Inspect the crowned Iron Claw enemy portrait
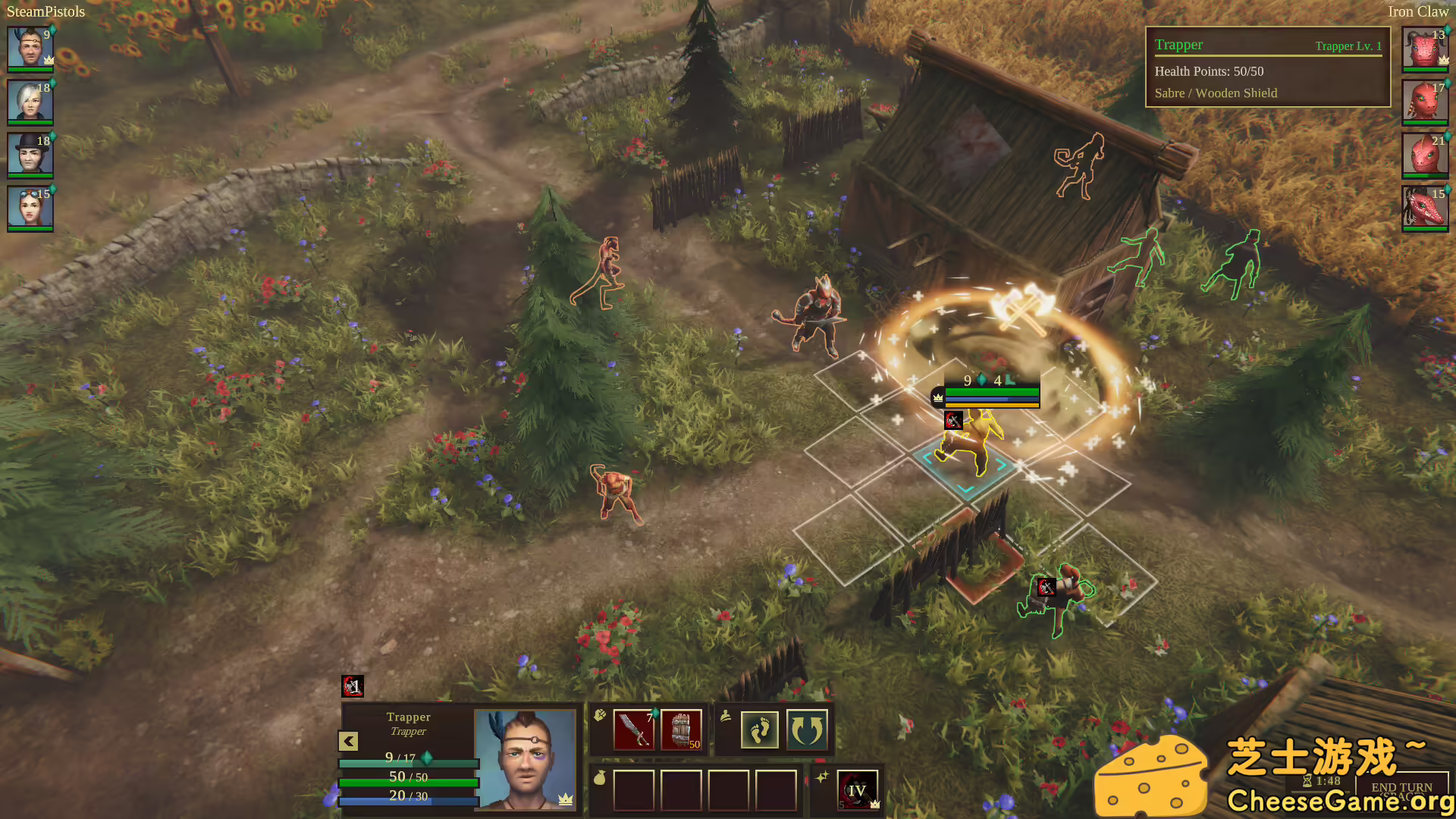 coord(1425,49)
